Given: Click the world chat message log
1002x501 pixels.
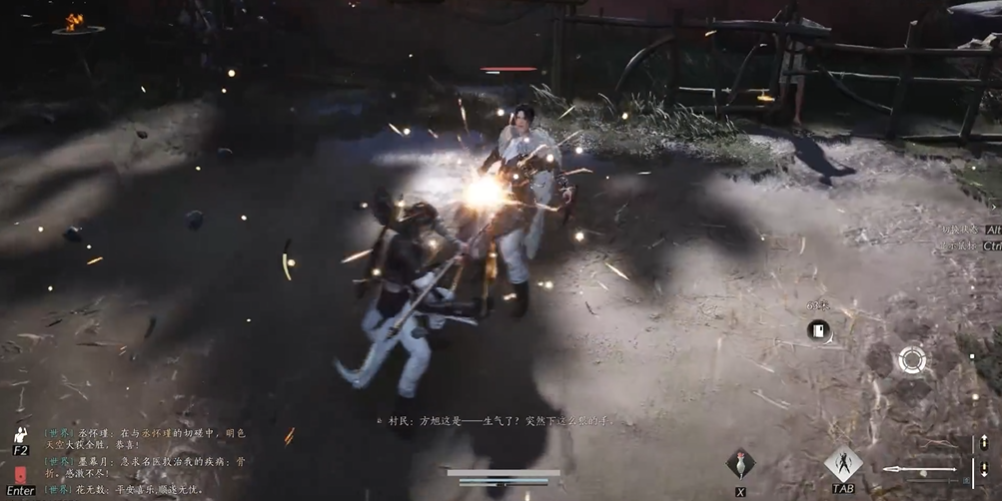Looking at the screenshot, I should click(145, 461).
